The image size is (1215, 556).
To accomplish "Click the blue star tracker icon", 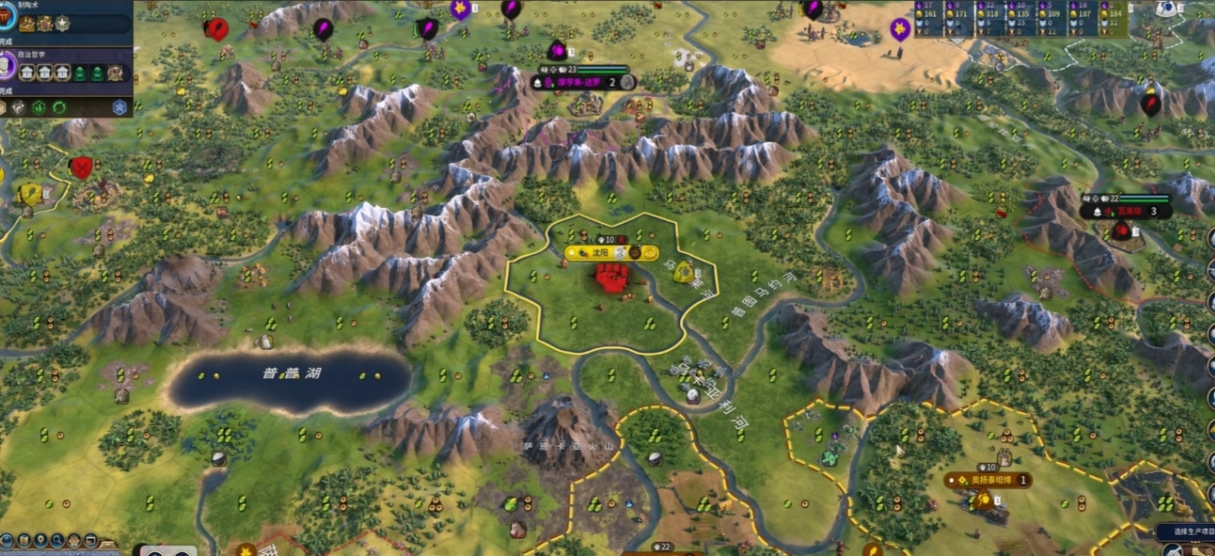I will tap(120, 106).
